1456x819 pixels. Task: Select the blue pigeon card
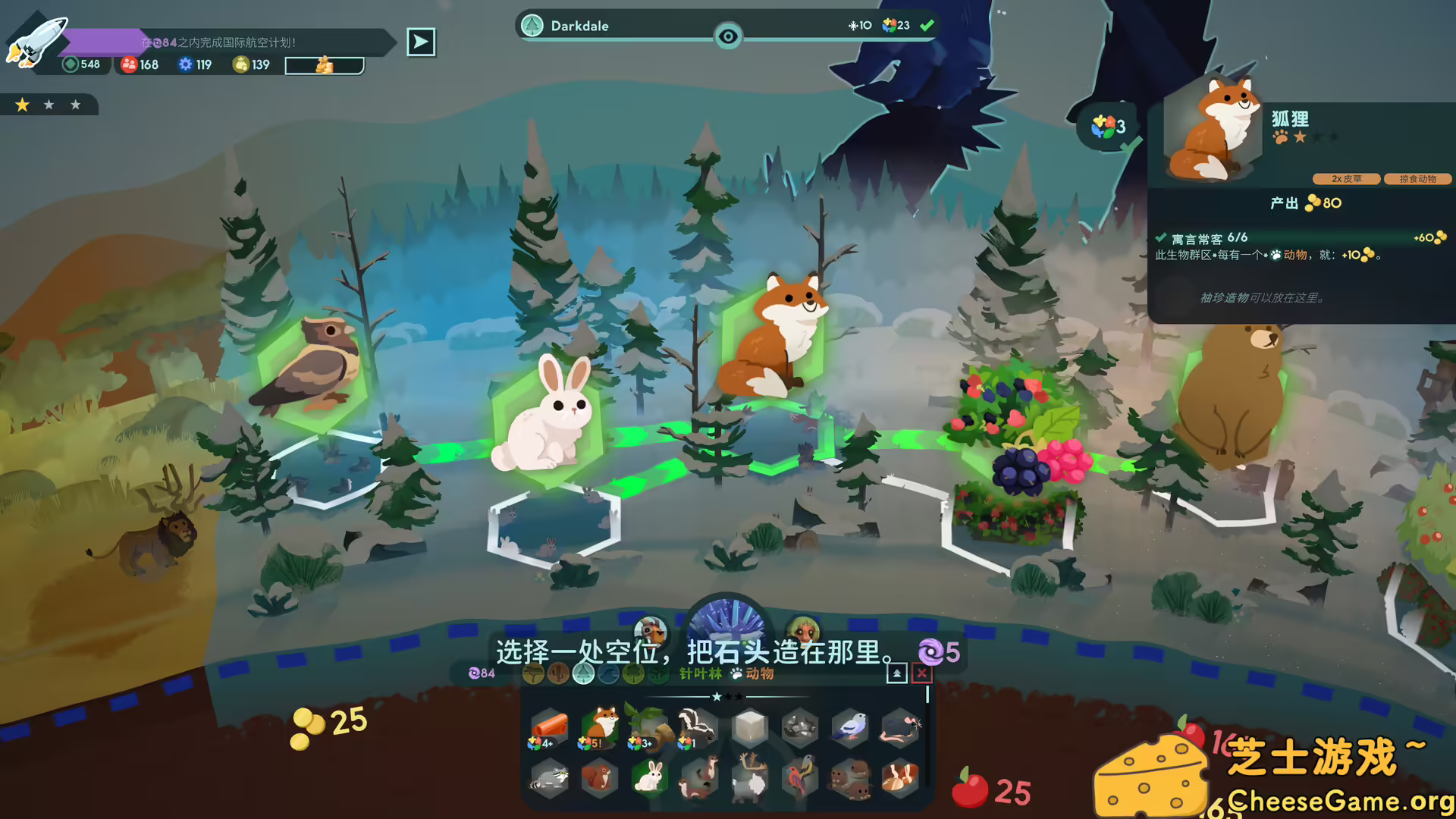(x=849, y=726)
